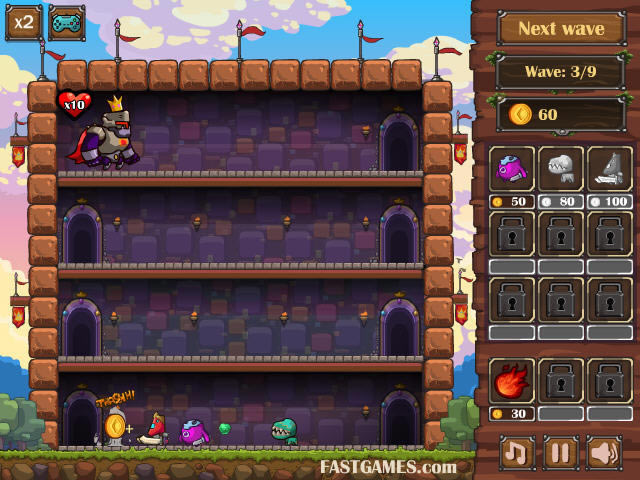Start the Next wave
Image resolution: width=640 pixels, height=480 pixels.
click(560, 29)
